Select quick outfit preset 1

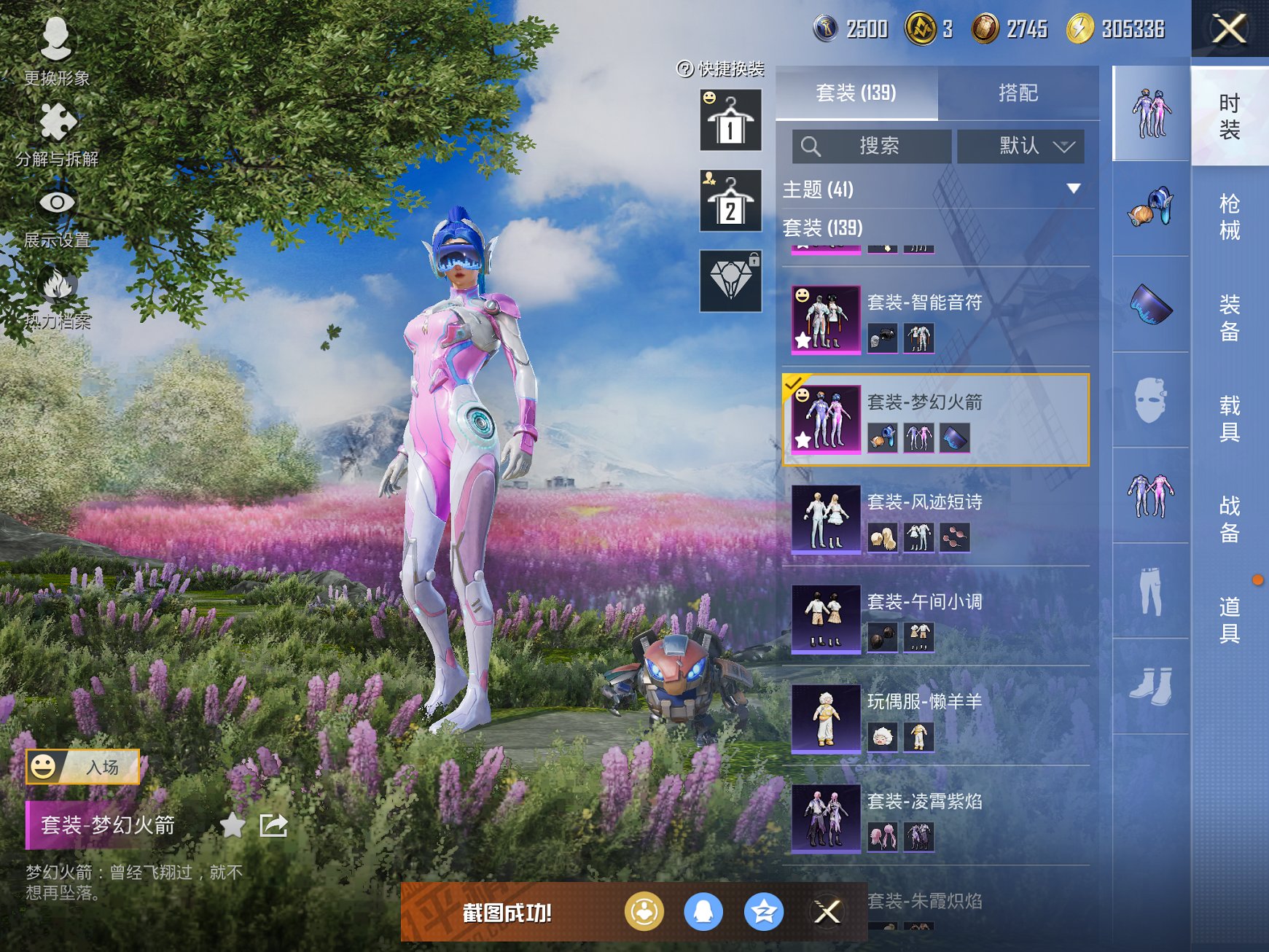tap(730, 120)
